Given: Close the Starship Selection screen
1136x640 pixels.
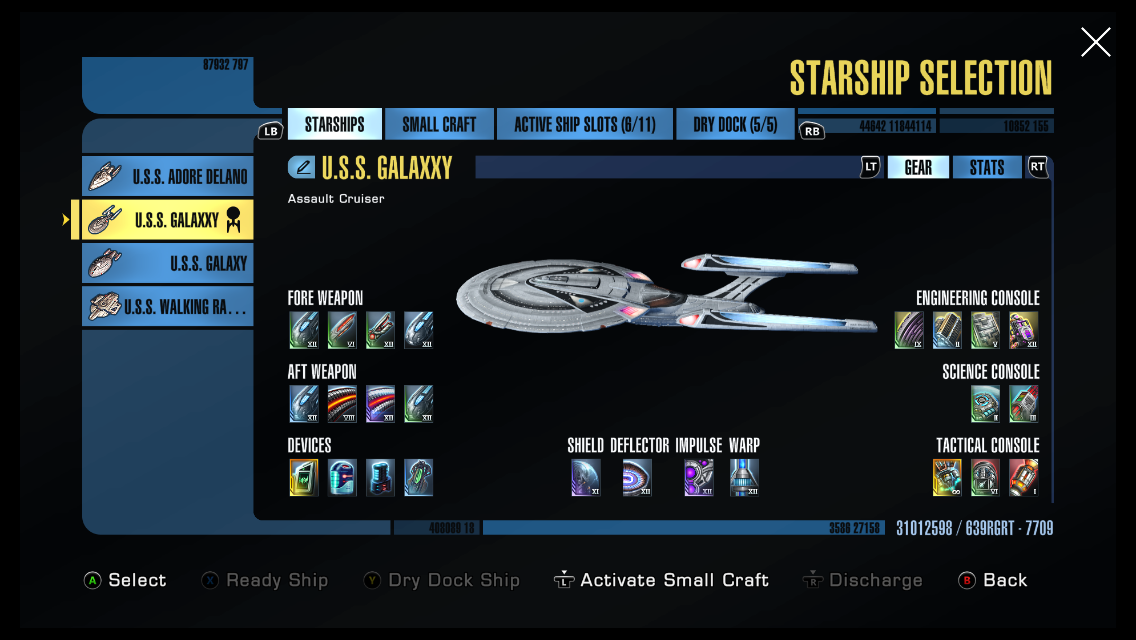Looking at the screenshot, I should pyautogui.click(x=1095, y=42).
